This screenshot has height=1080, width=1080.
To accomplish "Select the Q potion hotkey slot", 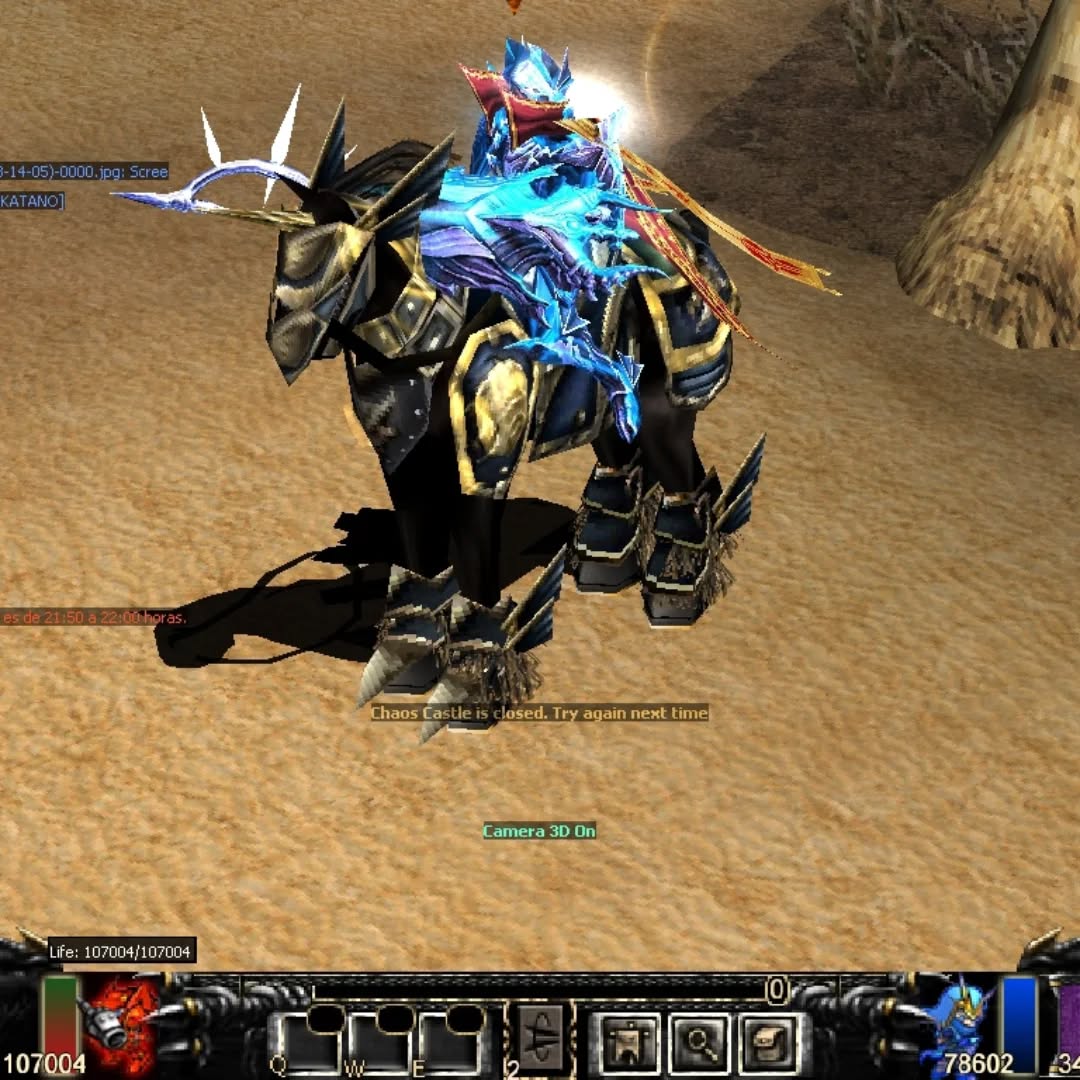I will [309, 1044].
